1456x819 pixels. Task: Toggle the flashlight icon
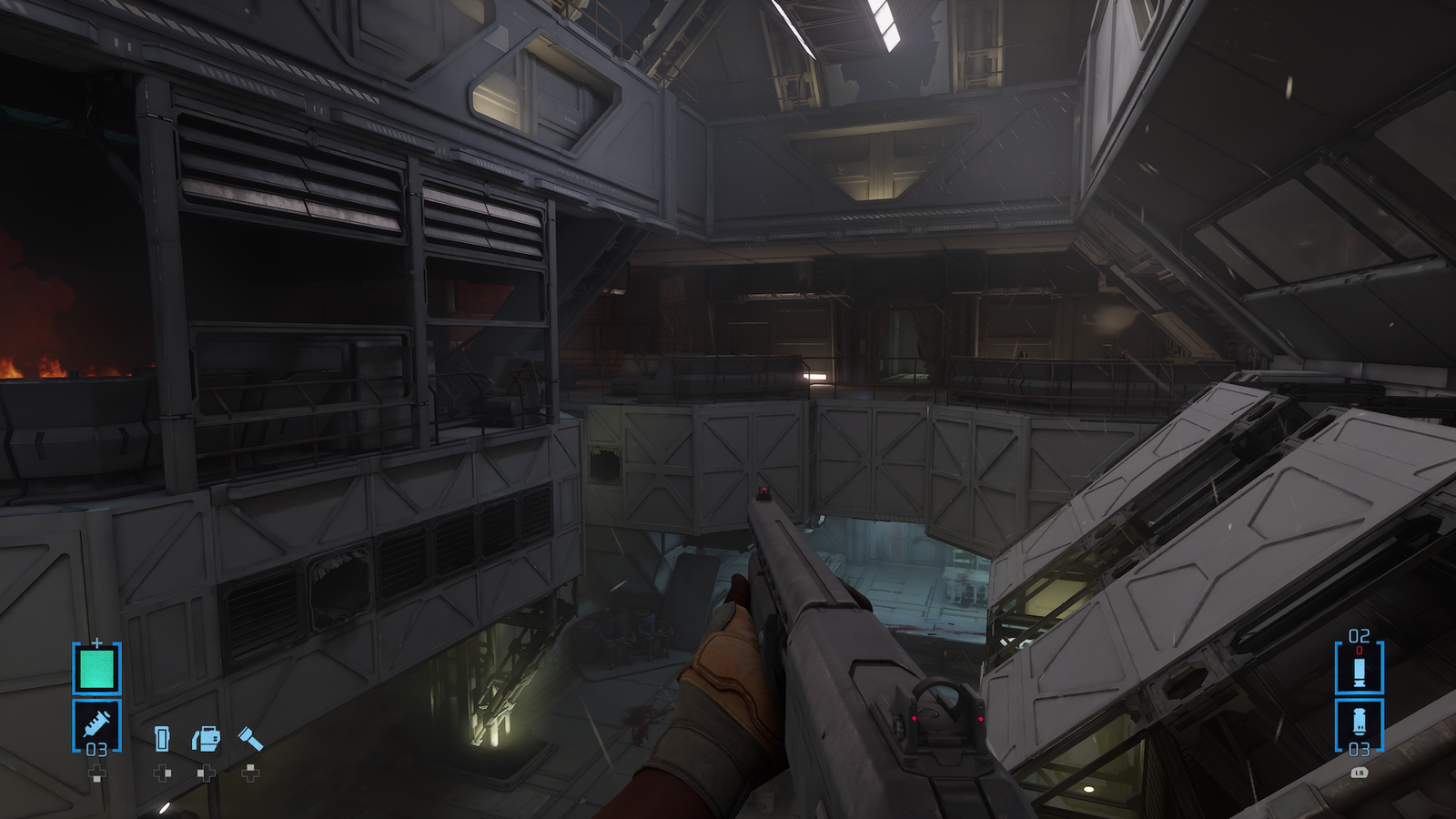point(250,738)
